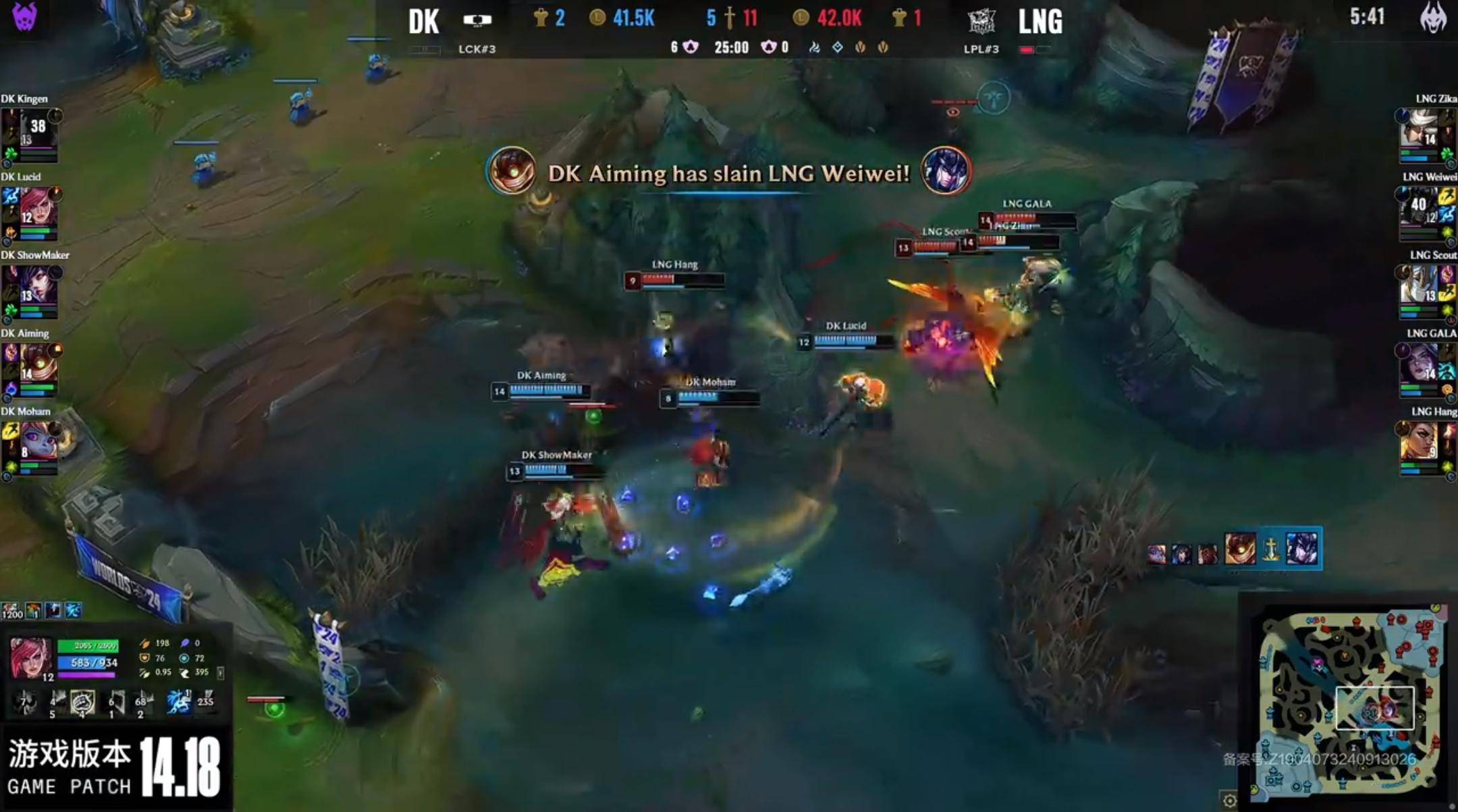This screenshot has height=812, width=1458.
Task: Click the buff icon showing 1200
Action: tap(12, 611)
